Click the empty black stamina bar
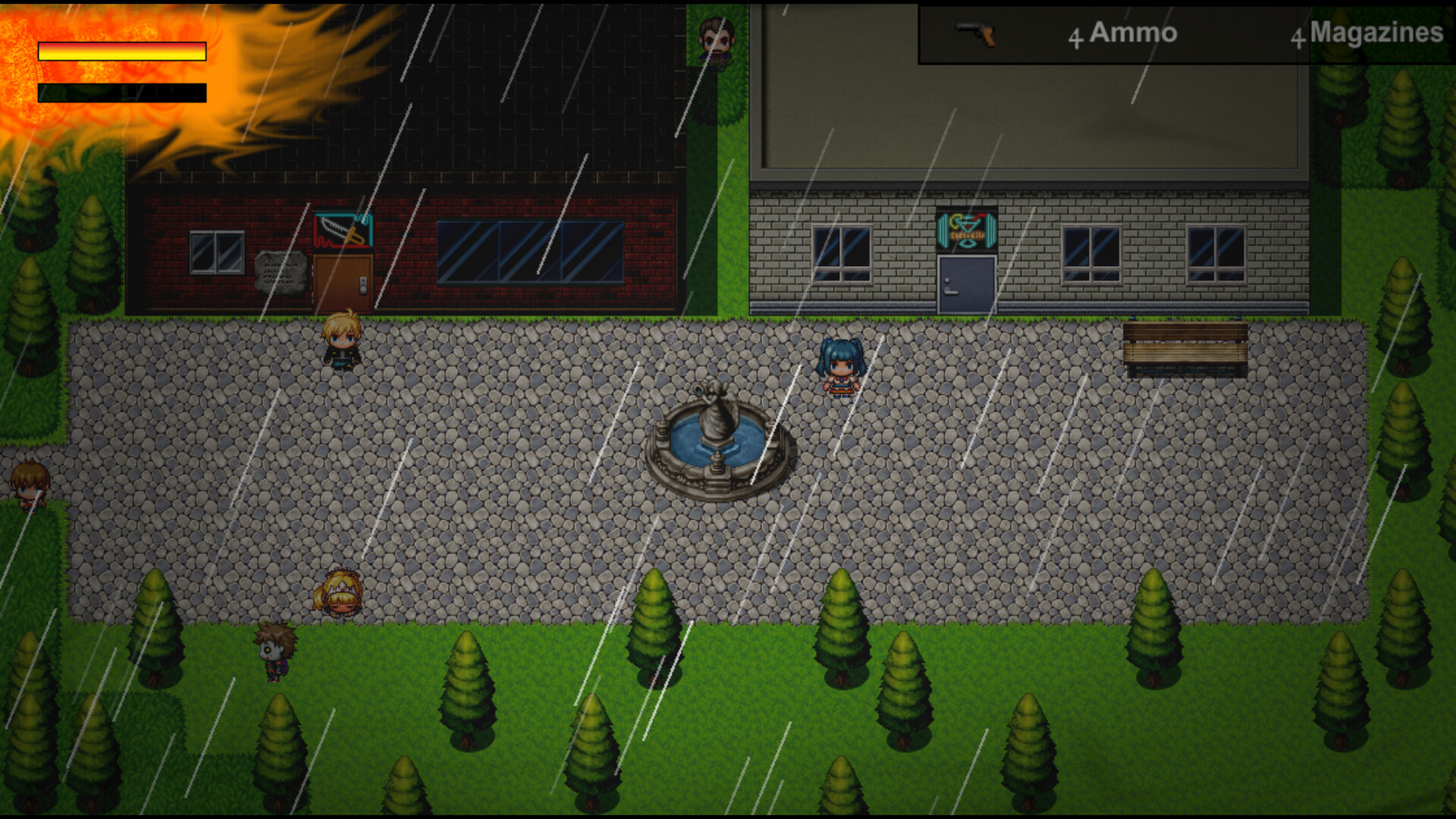Image resolution: width=1456 pixels, height=819 pixels. pos(121,91)
